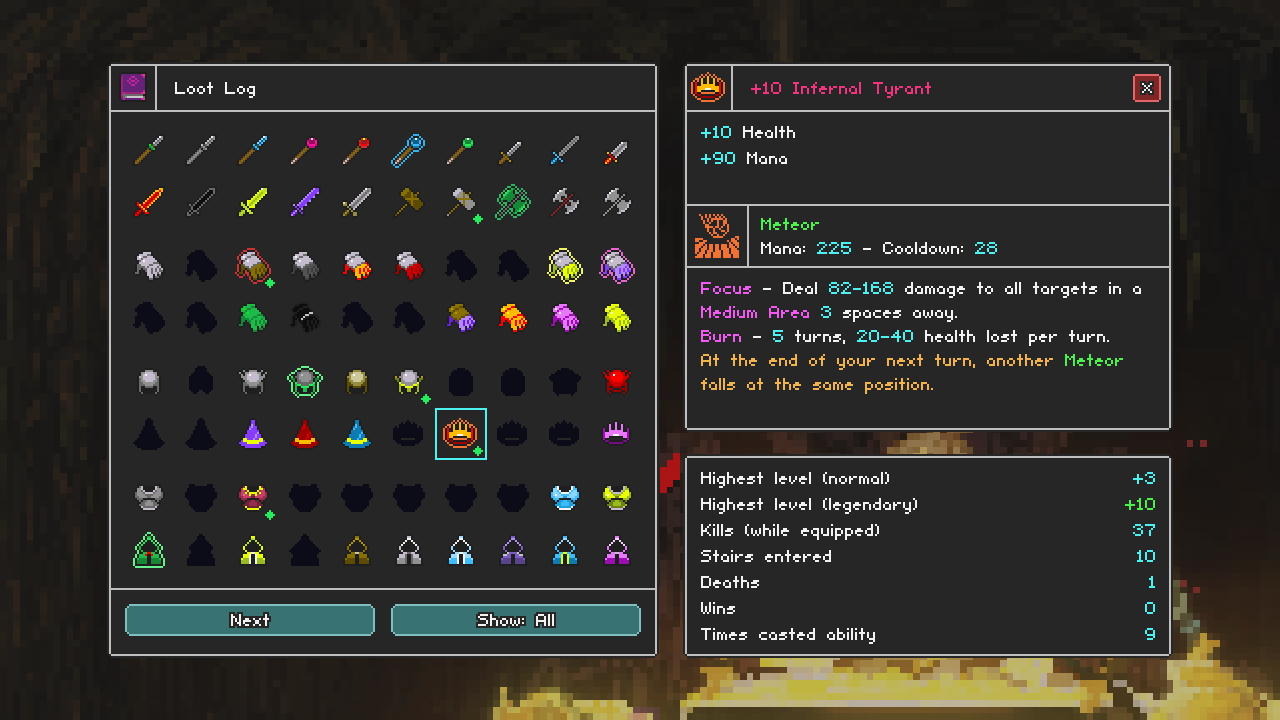Change the Show: All filter

click(x=516, y=620)
